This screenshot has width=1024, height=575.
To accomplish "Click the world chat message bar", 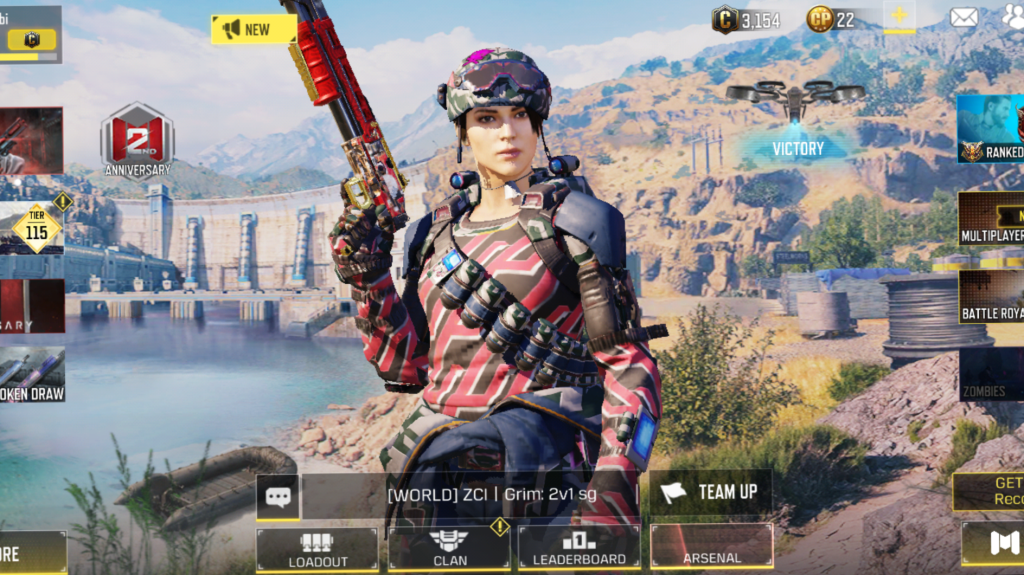I will tap(470, 494).
